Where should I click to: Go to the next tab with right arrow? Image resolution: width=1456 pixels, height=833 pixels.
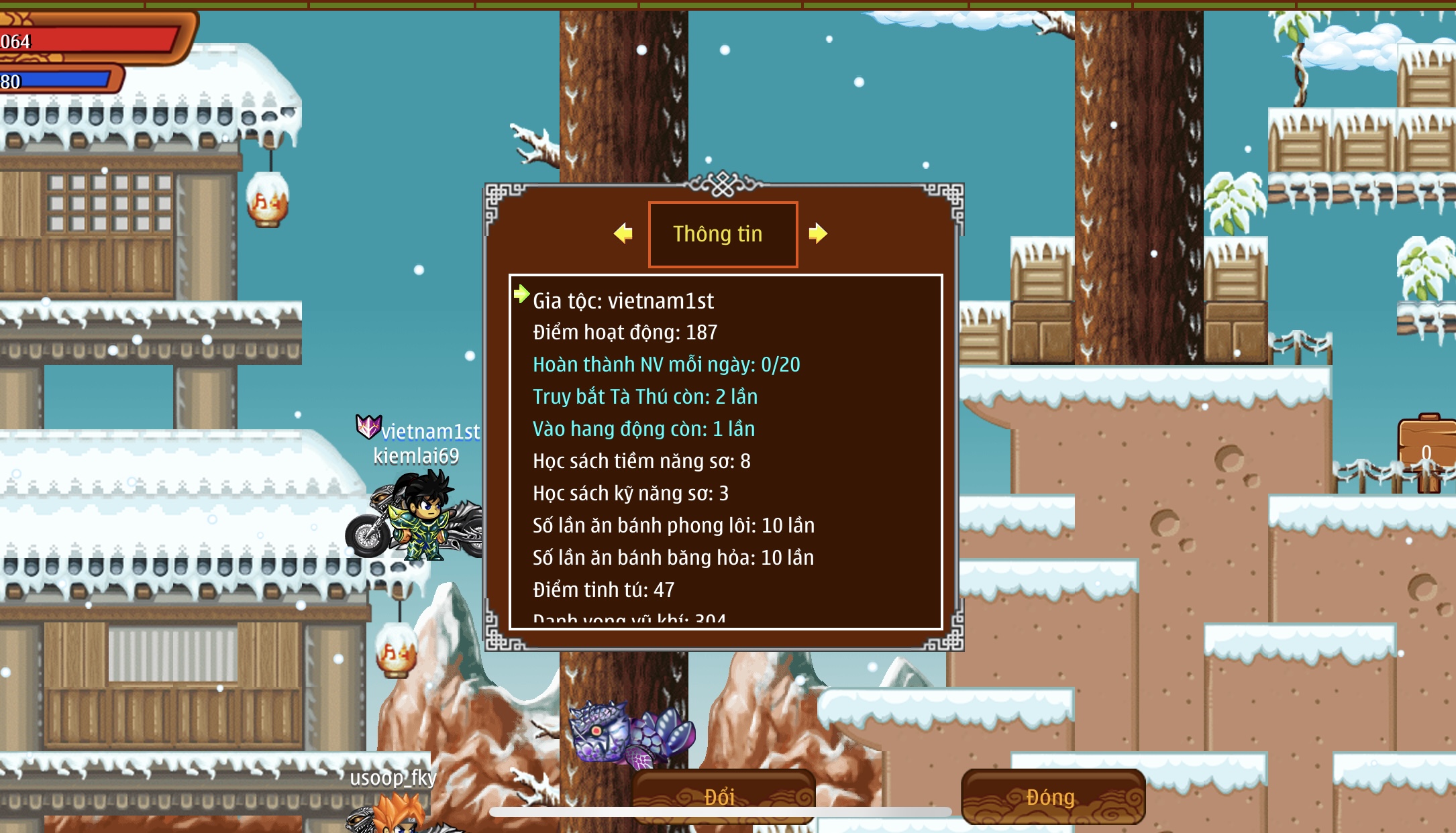(x=817, y=233)
